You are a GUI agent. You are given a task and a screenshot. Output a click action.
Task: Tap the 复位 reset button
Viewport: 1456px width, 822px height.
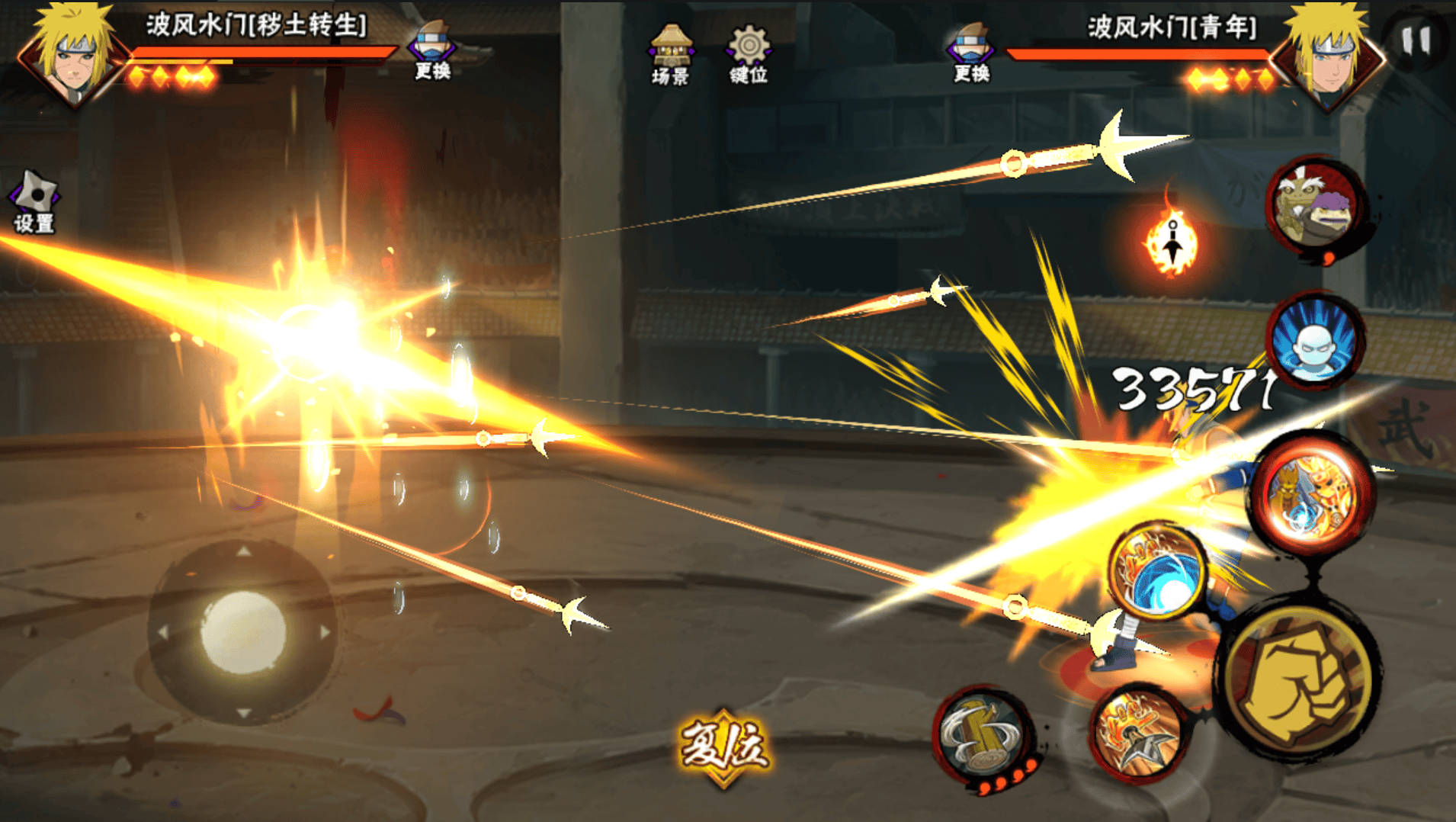[723, 747]
